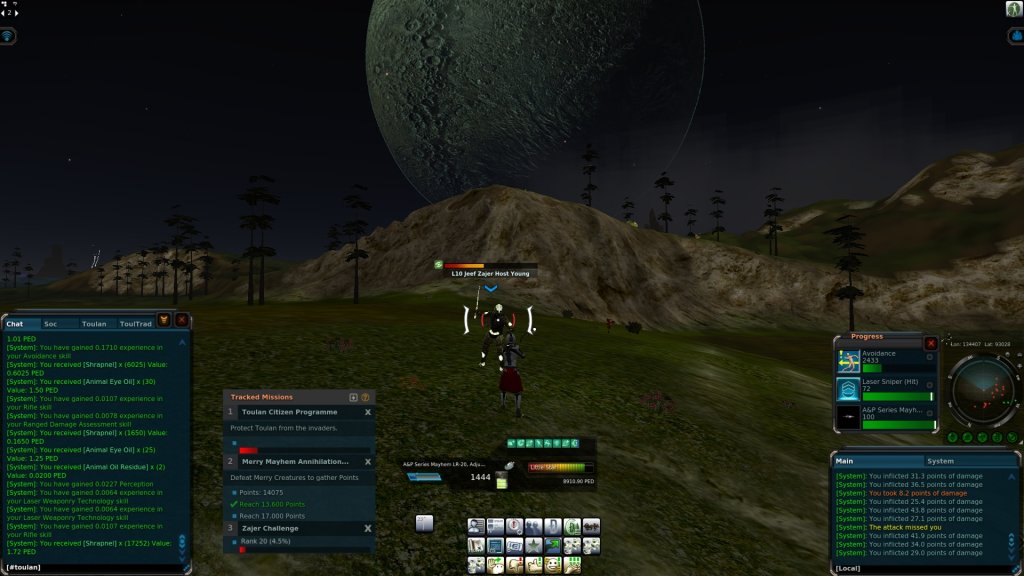
Task: Expand the Tracked Missions panel
Action: coord(353,397)
